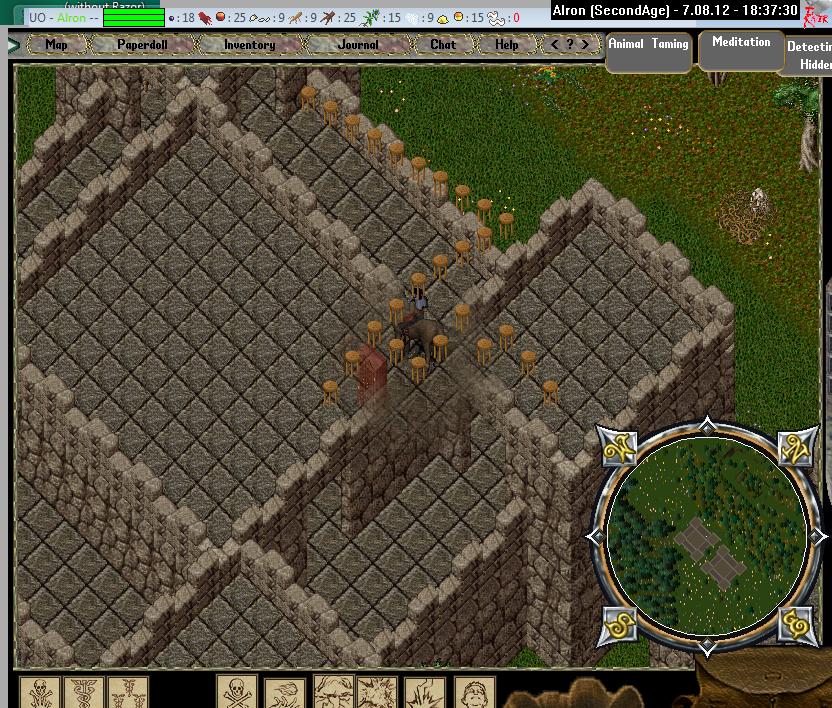The image size is (832, 708).
Task: Cast the spell with the face icon
Action: pyautogui.click(x=474, y=691)
